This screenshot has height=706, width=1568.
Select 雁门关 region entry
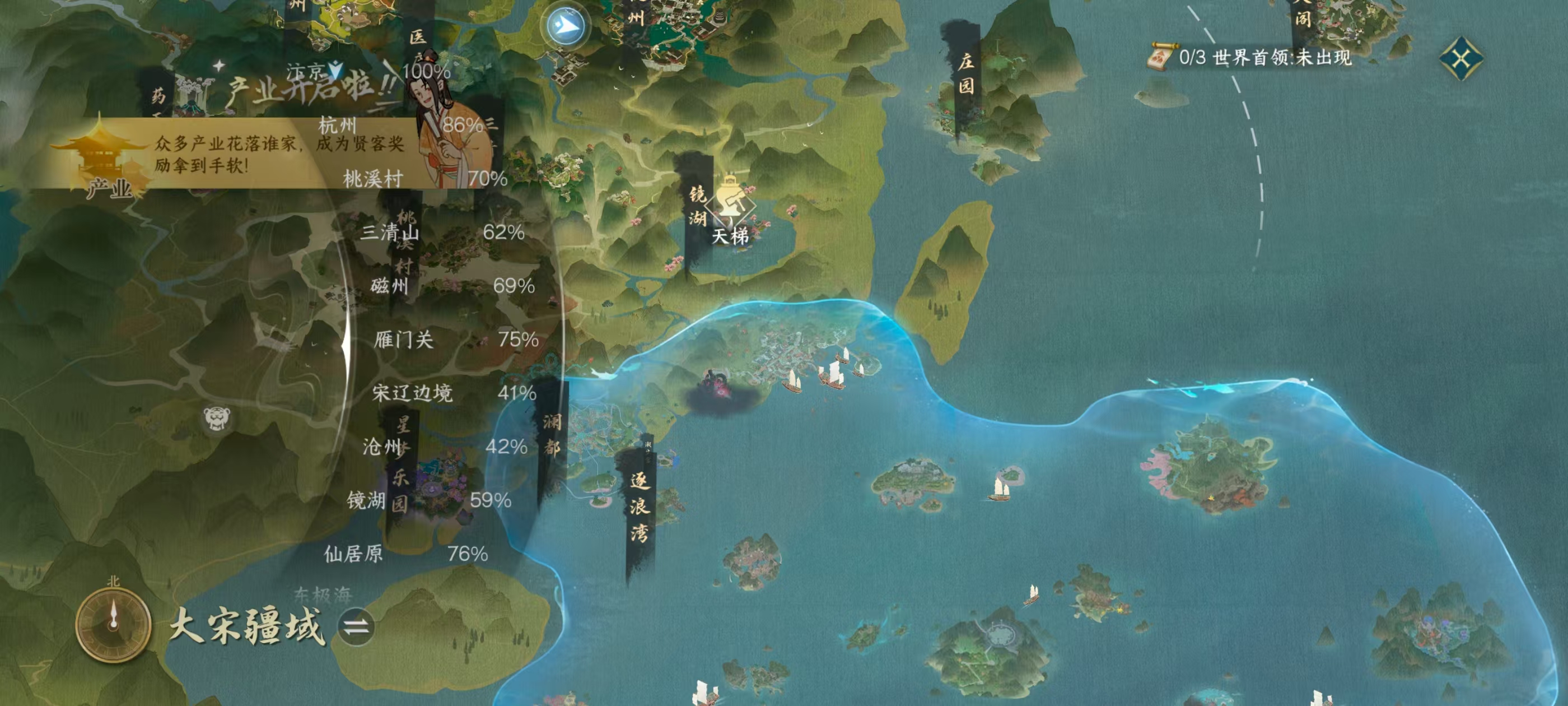coord(404,340)
